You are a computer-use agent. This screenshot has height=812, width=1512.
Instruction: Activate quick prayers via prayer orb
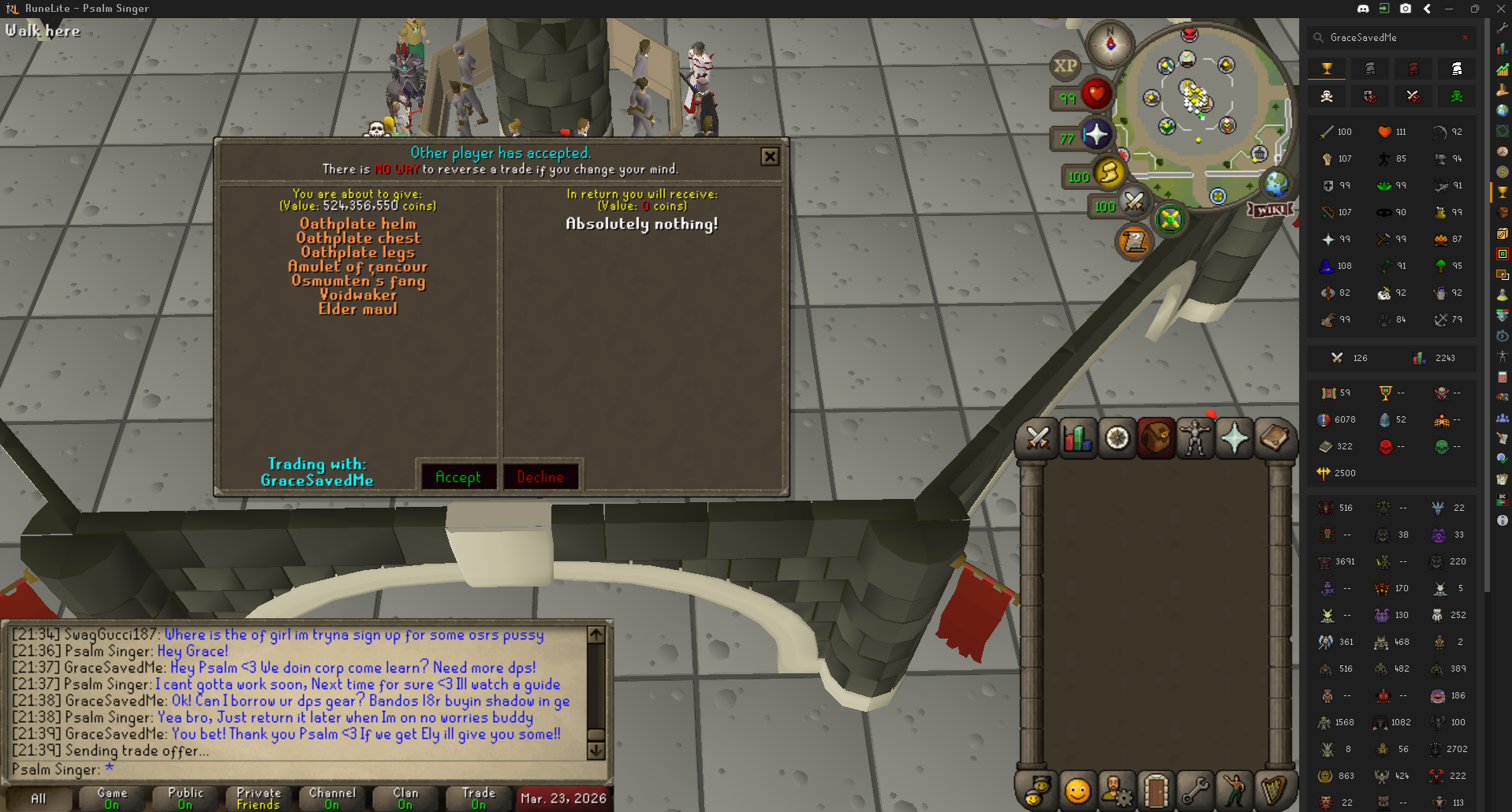(1096, 135)
